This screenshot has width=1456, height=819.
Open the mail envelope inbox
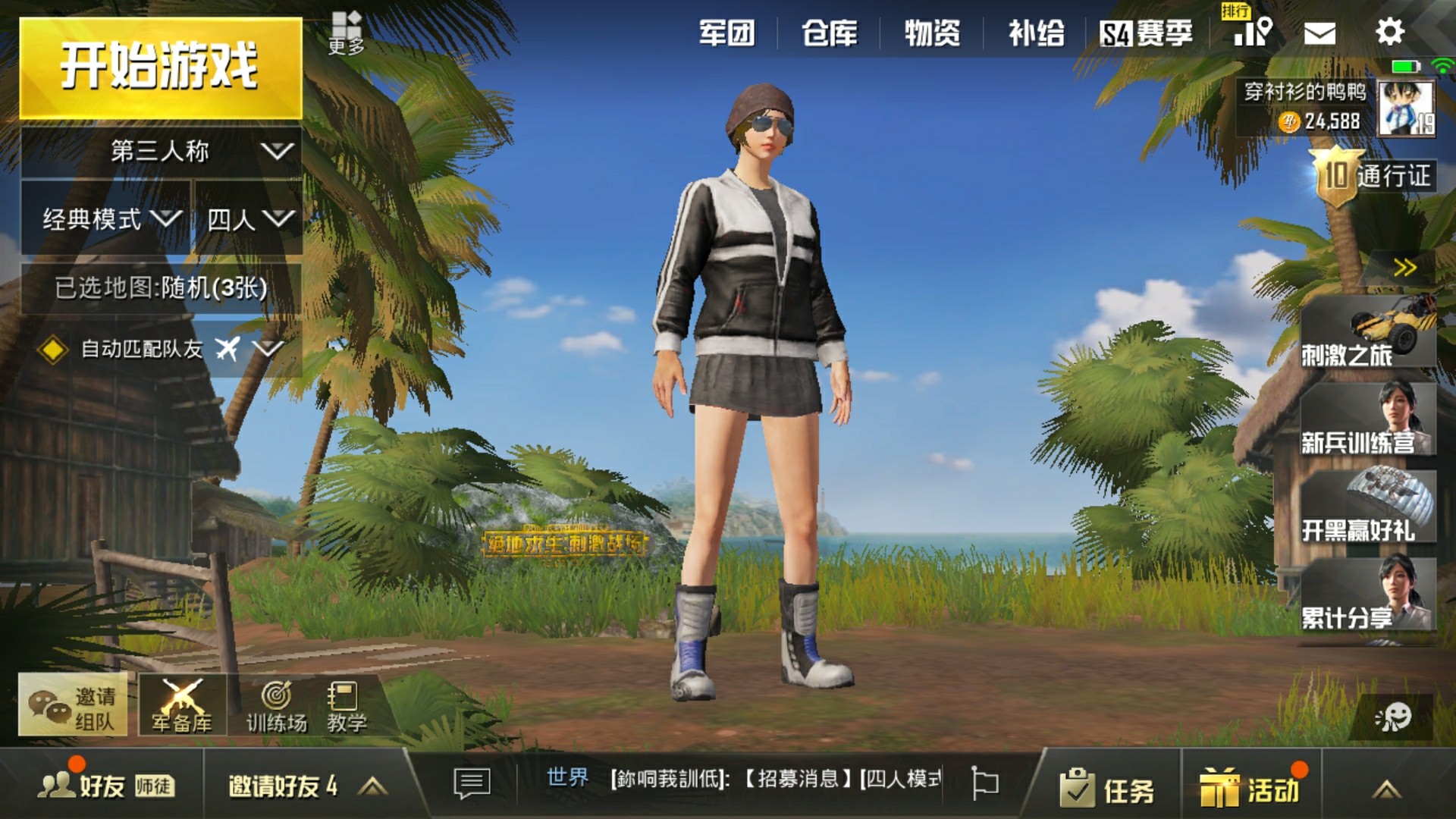coord(1319,33)
